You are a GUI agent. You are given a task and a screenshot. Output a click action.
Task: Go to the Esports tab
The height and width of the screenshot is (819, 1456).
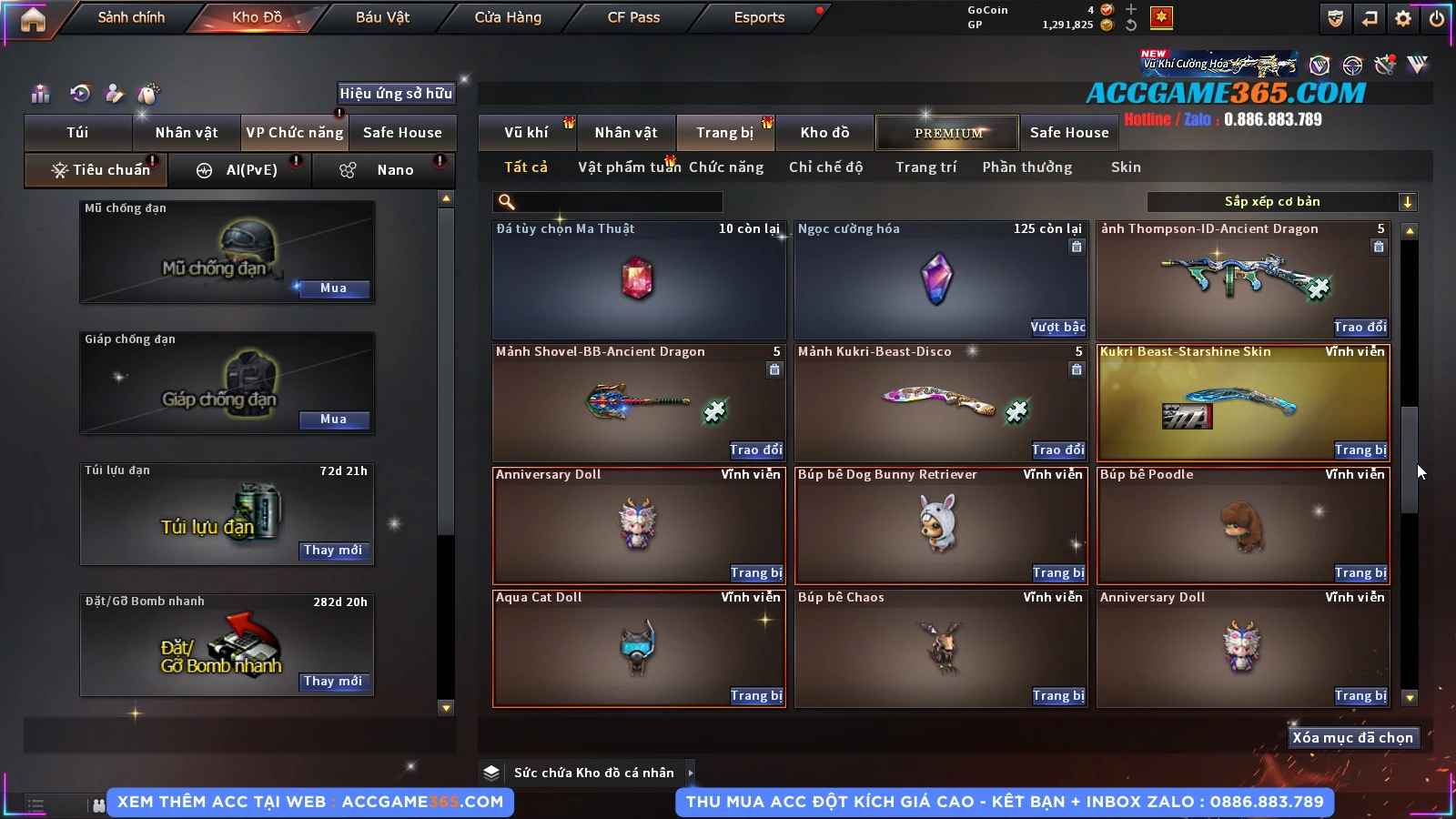click(759, 17)
